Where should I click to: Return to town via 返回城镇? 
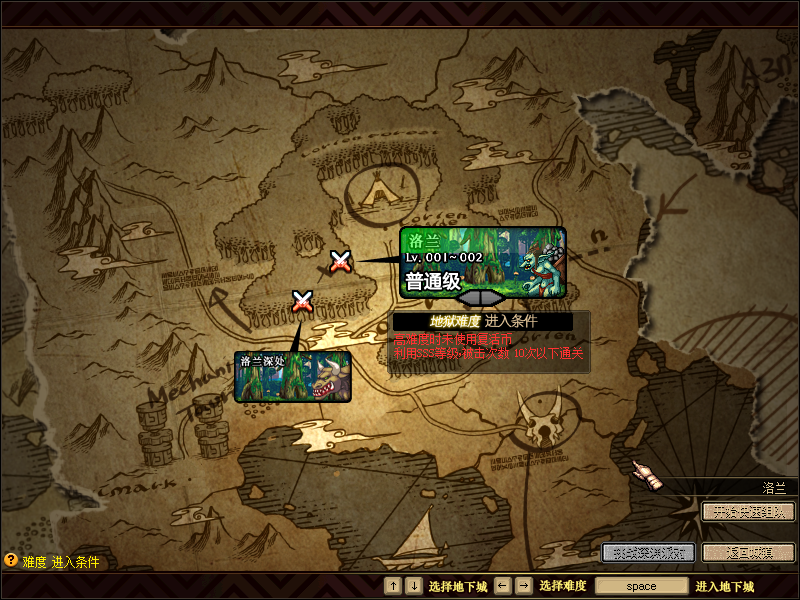pyautogui.click(x=748, y=552)
